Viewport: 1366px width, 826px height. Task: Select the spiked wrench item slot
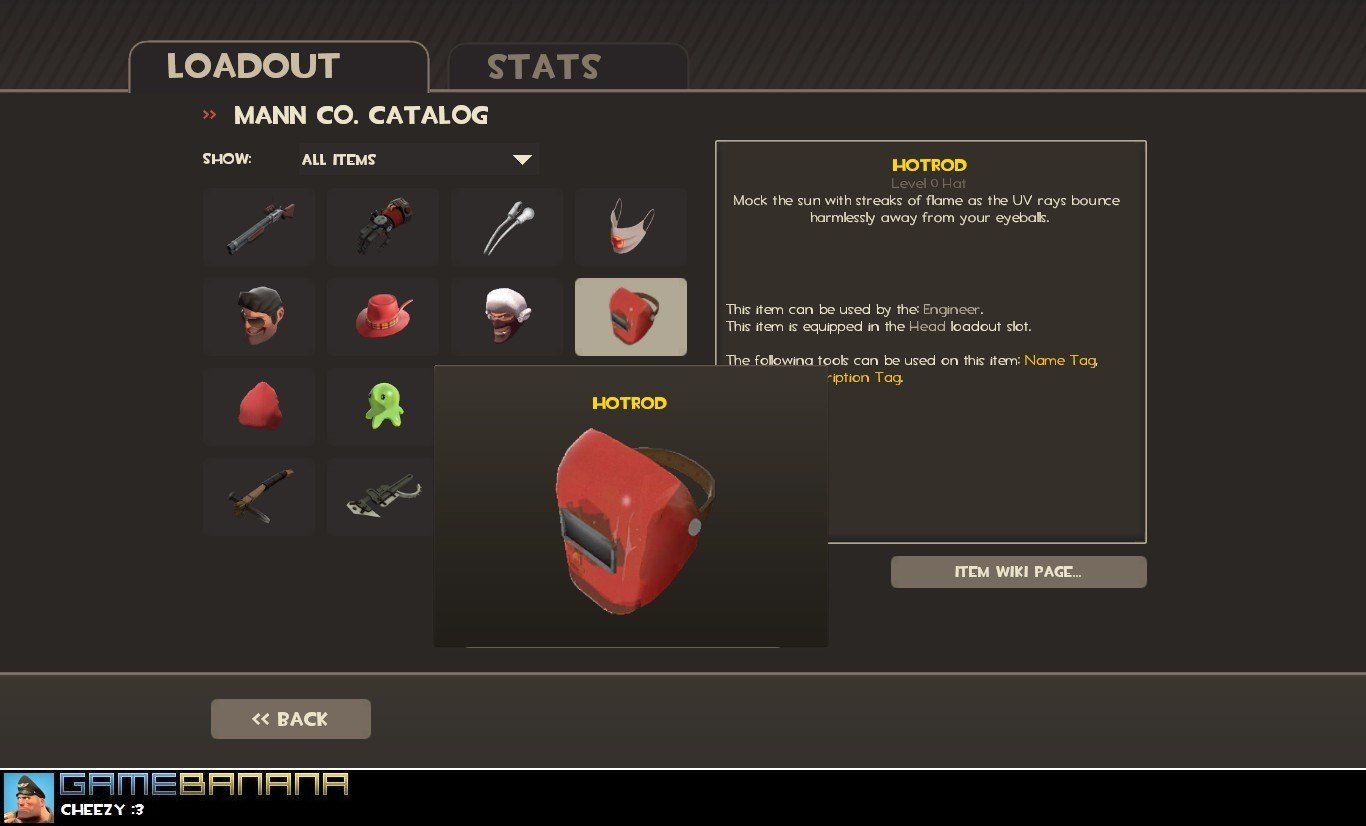point(381,497)
